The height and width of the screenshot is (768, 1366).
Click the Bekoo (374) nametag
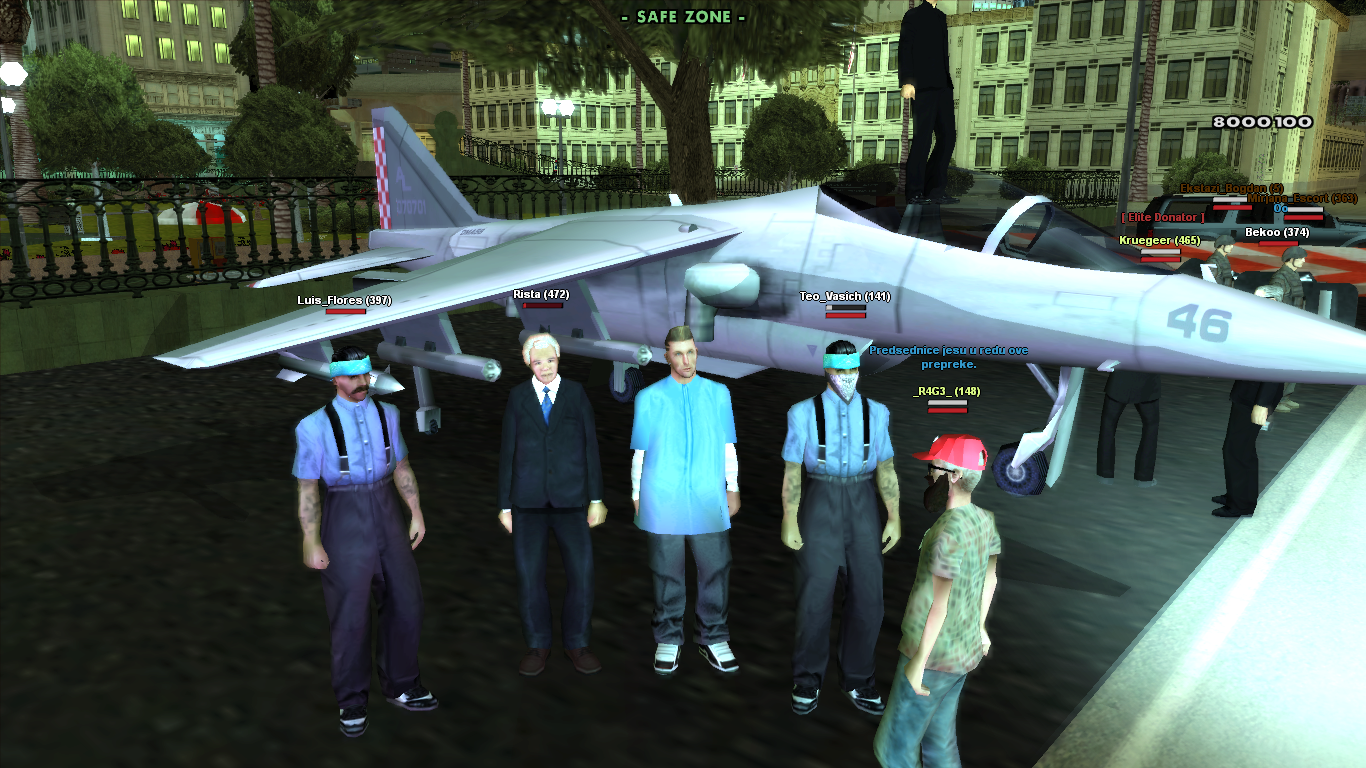click(x=1276, y=232)
